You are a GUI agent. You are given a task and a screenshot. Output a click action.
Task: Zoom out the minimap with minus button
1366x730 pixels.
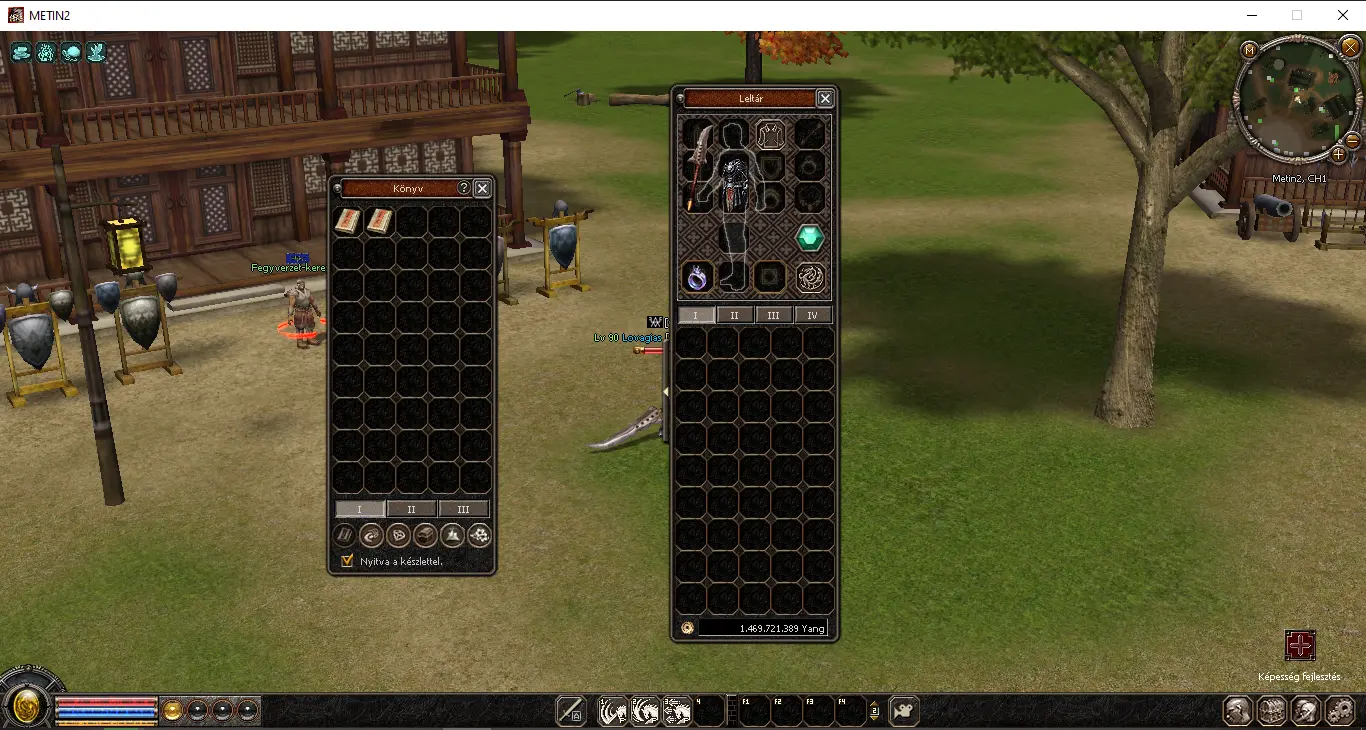tap(1353, 141)
